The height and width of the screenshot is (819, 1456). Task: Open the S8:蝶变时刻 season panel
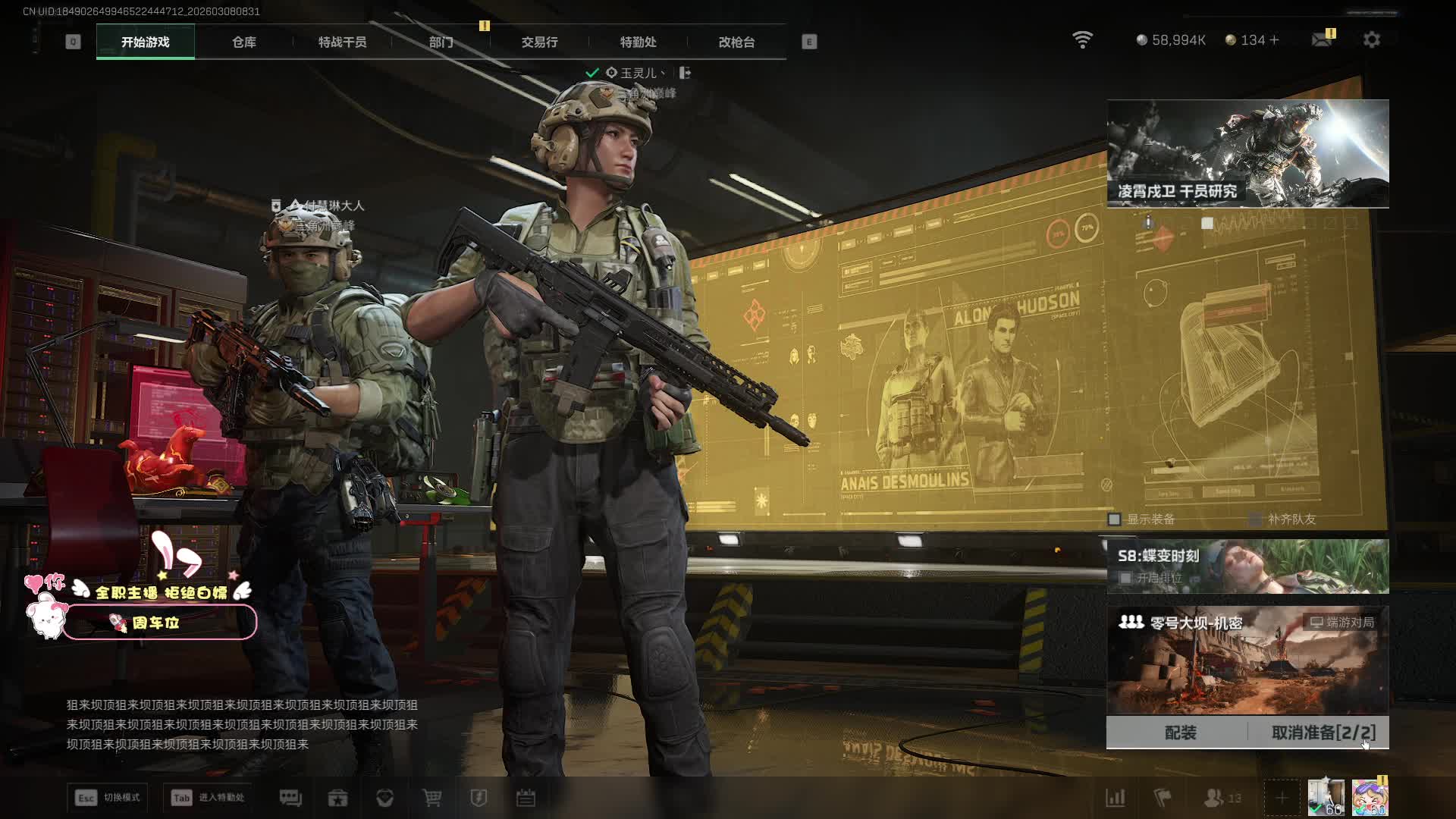[1247, 566]
